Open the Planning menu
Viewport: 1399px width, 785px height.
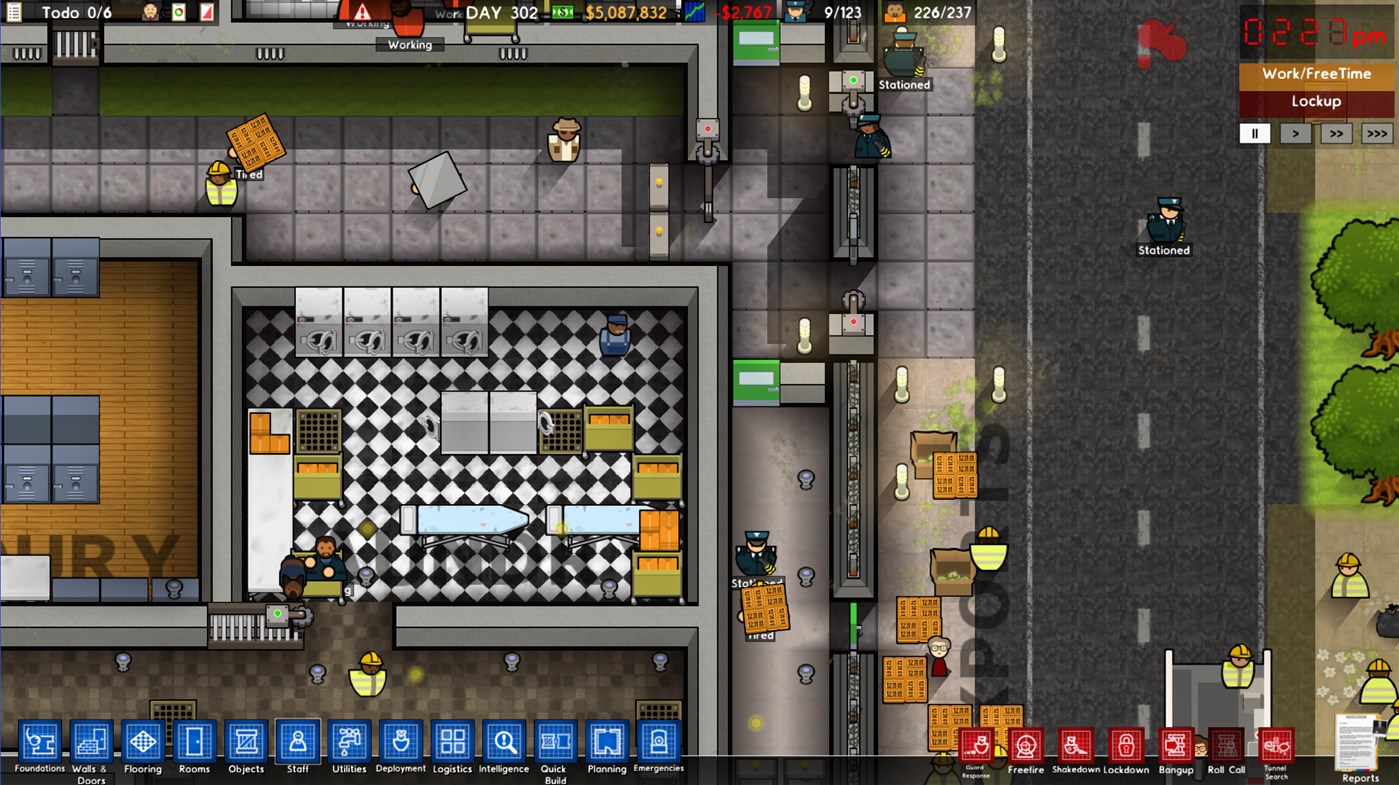coord(607,742)
